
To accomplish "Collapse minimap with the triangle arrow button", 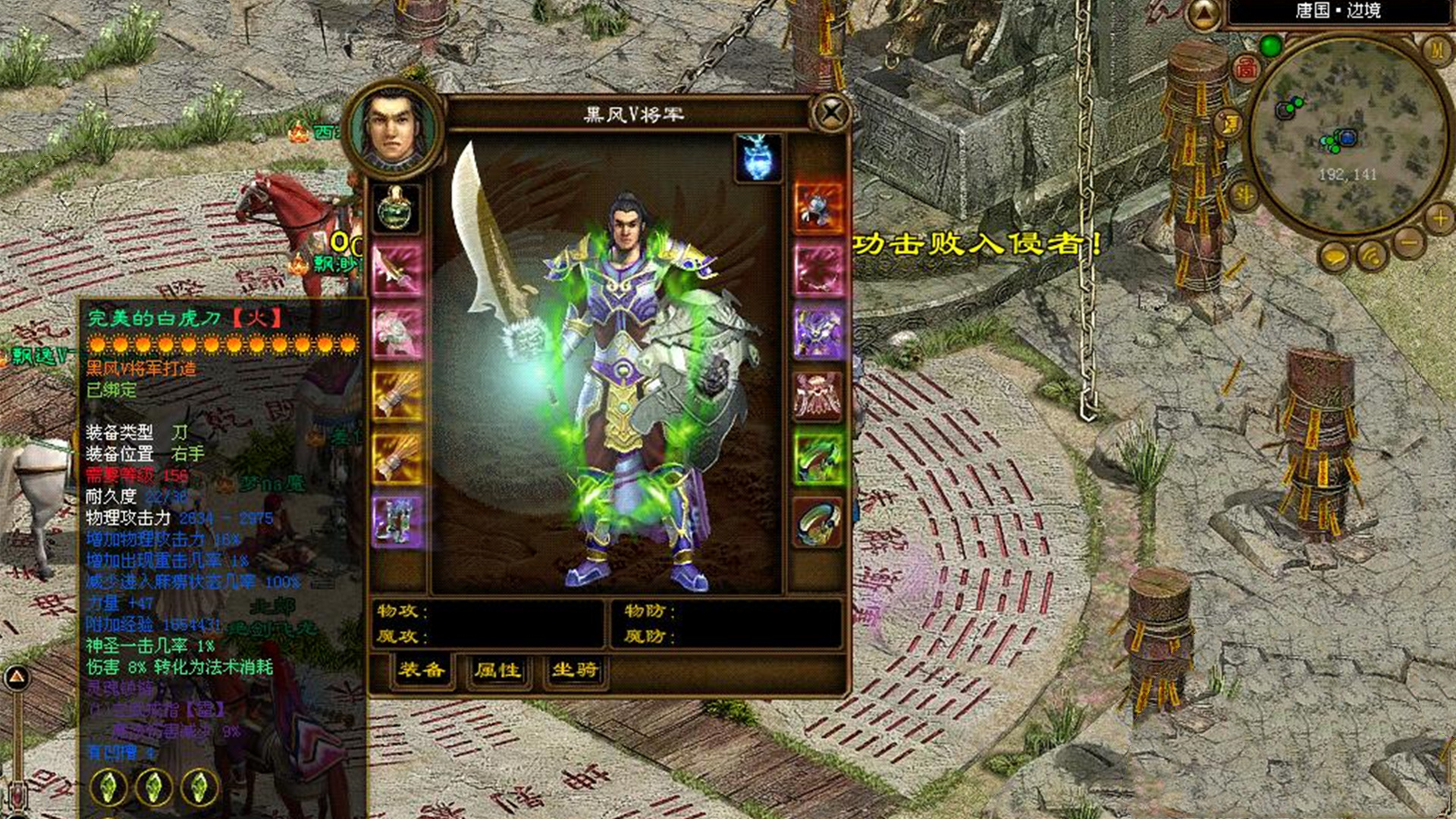I will tap(1203, 14).
